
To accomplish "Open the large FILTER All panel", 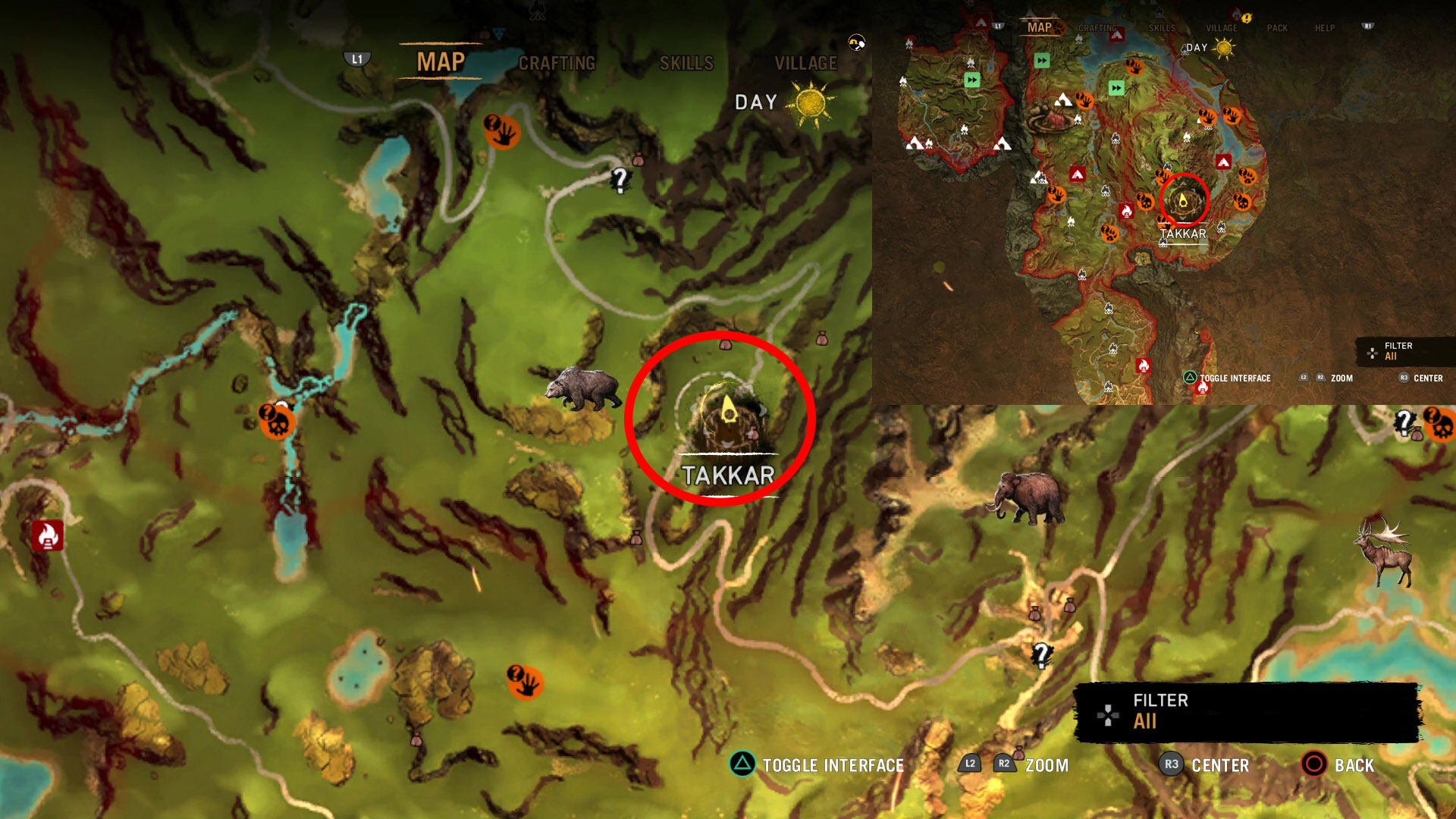I will pyautogui.click(x=1247, y=711).
